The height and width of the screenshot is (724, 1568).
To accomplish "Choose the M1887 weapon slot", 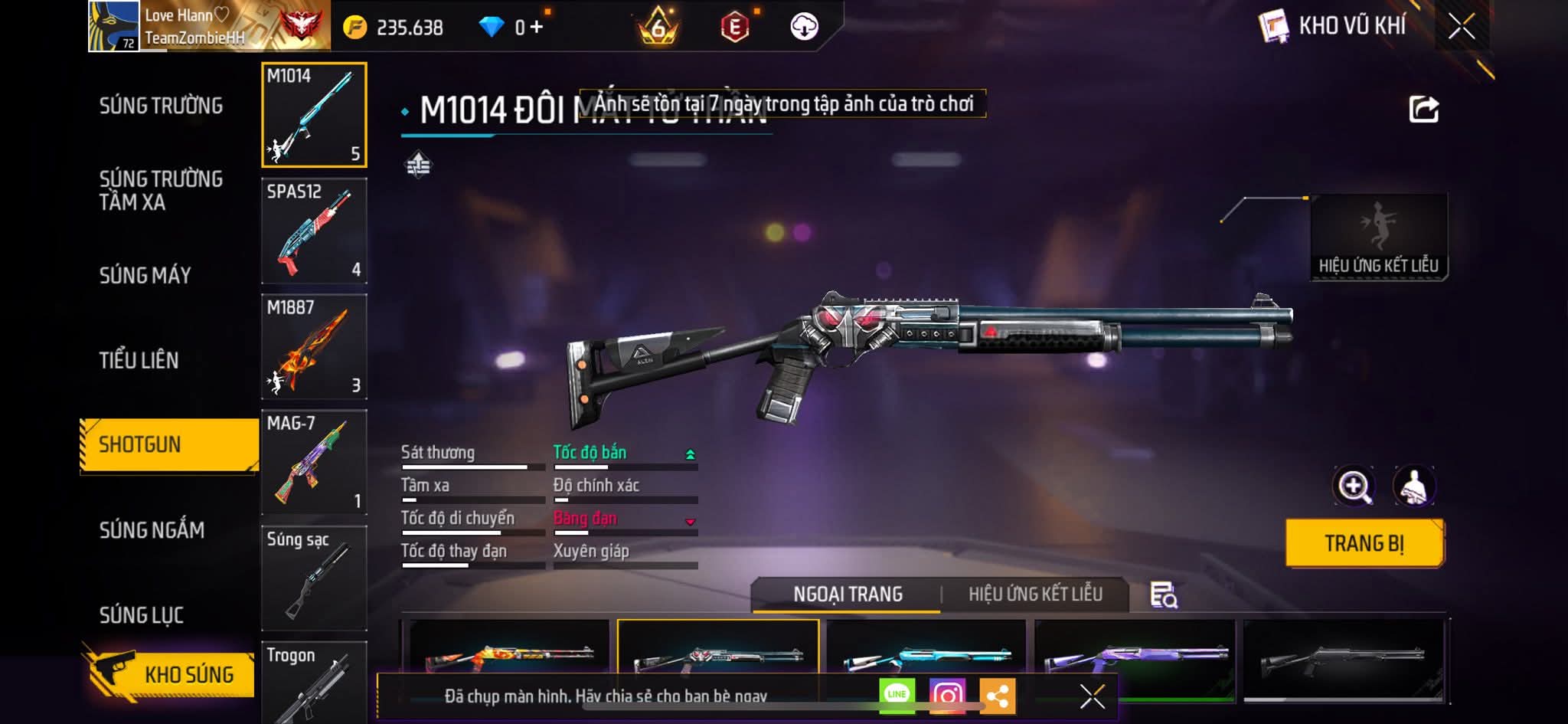I will coord(314,346).
